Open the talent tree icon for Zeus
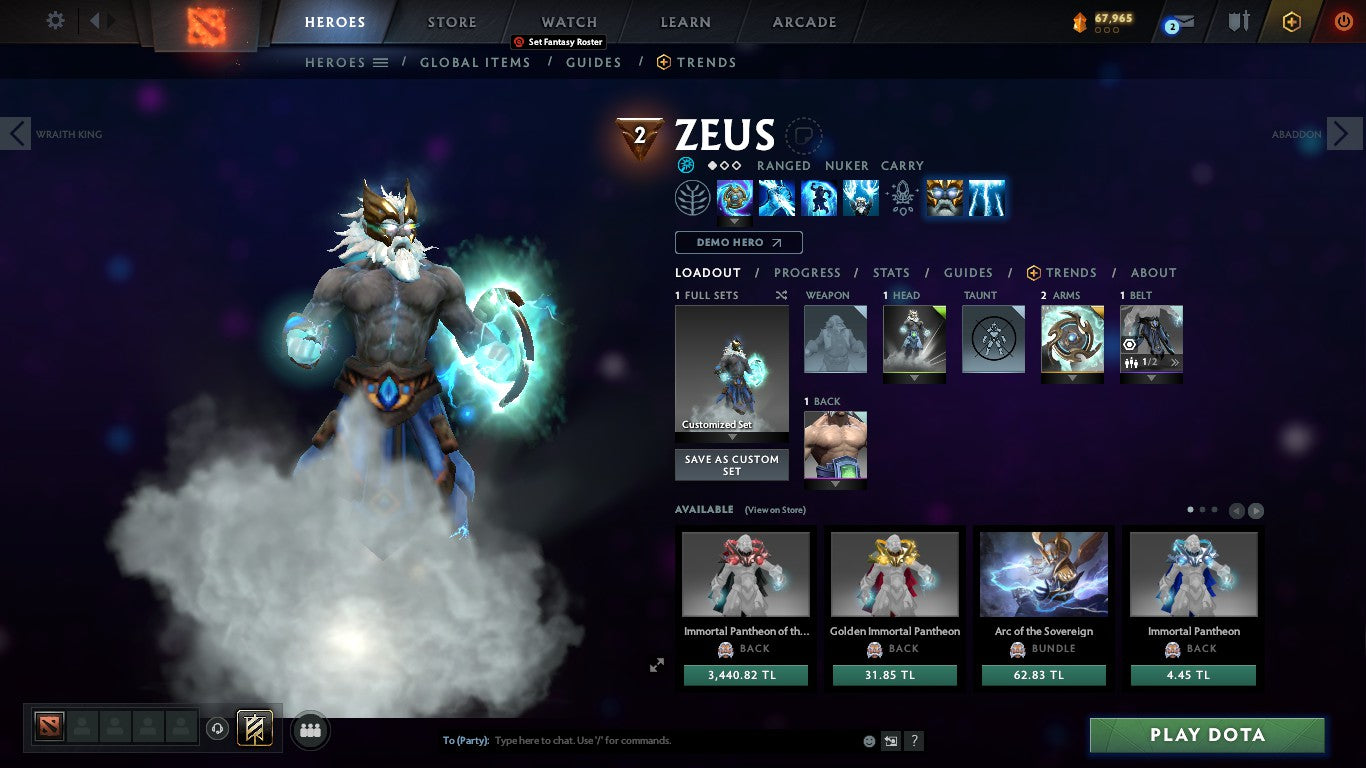 coord(694,197)
